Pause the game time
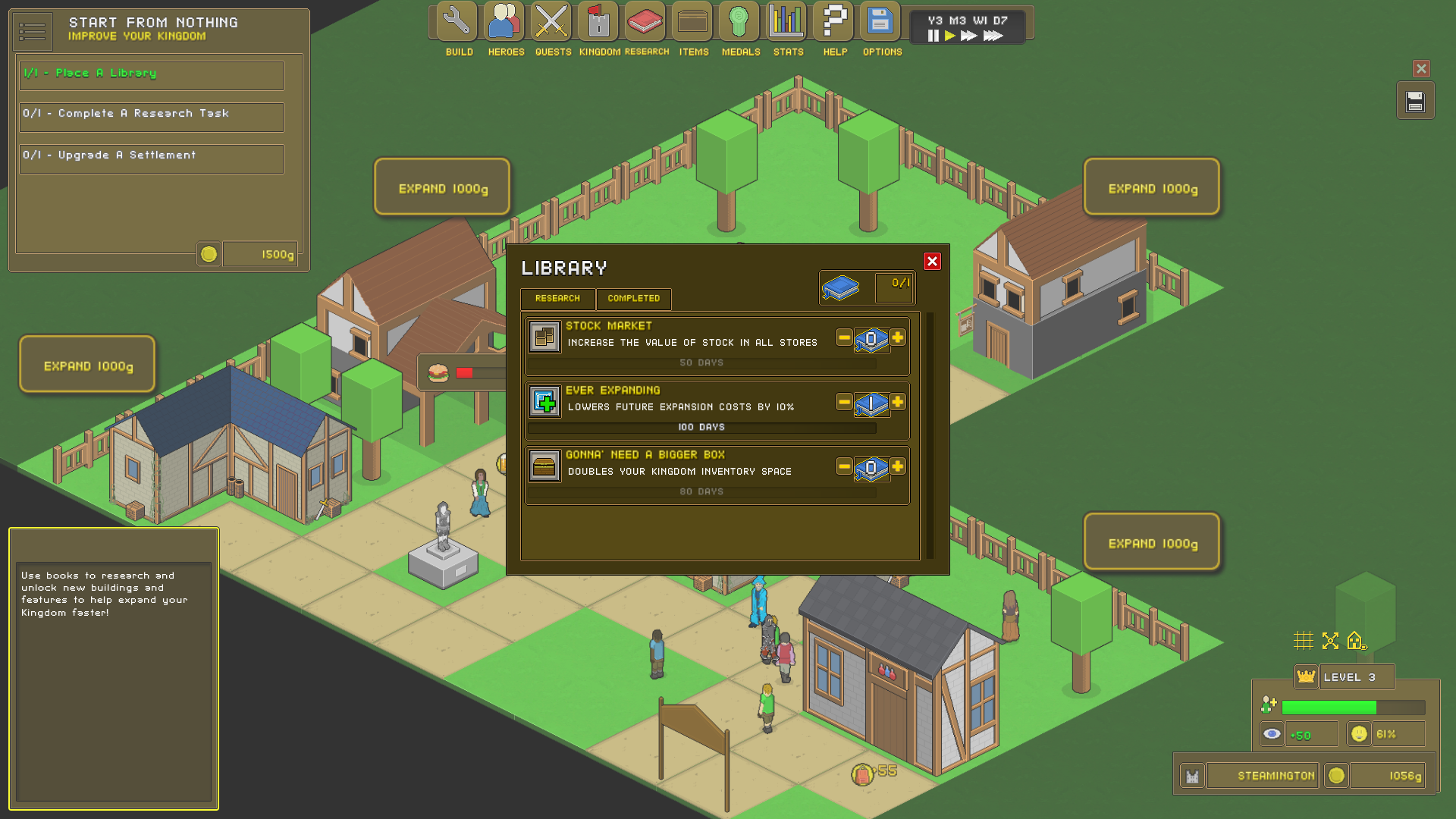The height and width of the screenshot is (819, 1456). click(934, 36)
